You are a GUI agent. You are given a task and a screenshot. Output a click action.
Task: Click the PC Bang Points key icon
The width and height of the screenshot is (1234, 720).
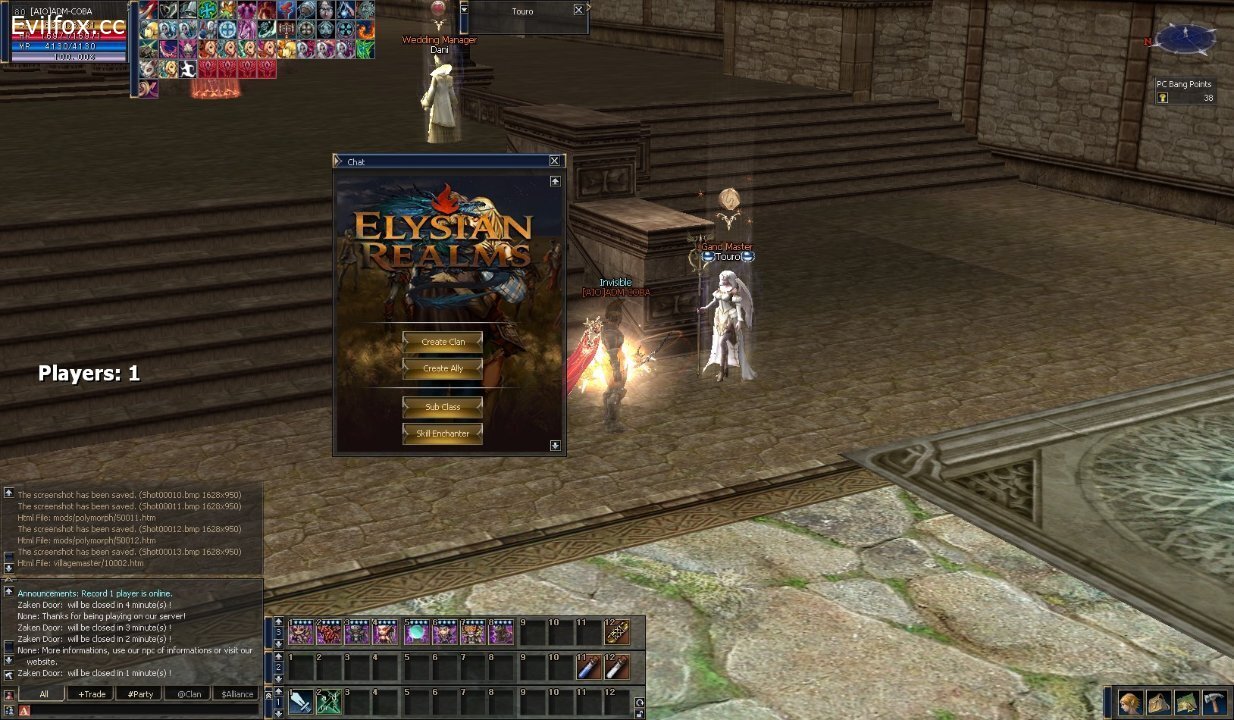pos(1163,98)
